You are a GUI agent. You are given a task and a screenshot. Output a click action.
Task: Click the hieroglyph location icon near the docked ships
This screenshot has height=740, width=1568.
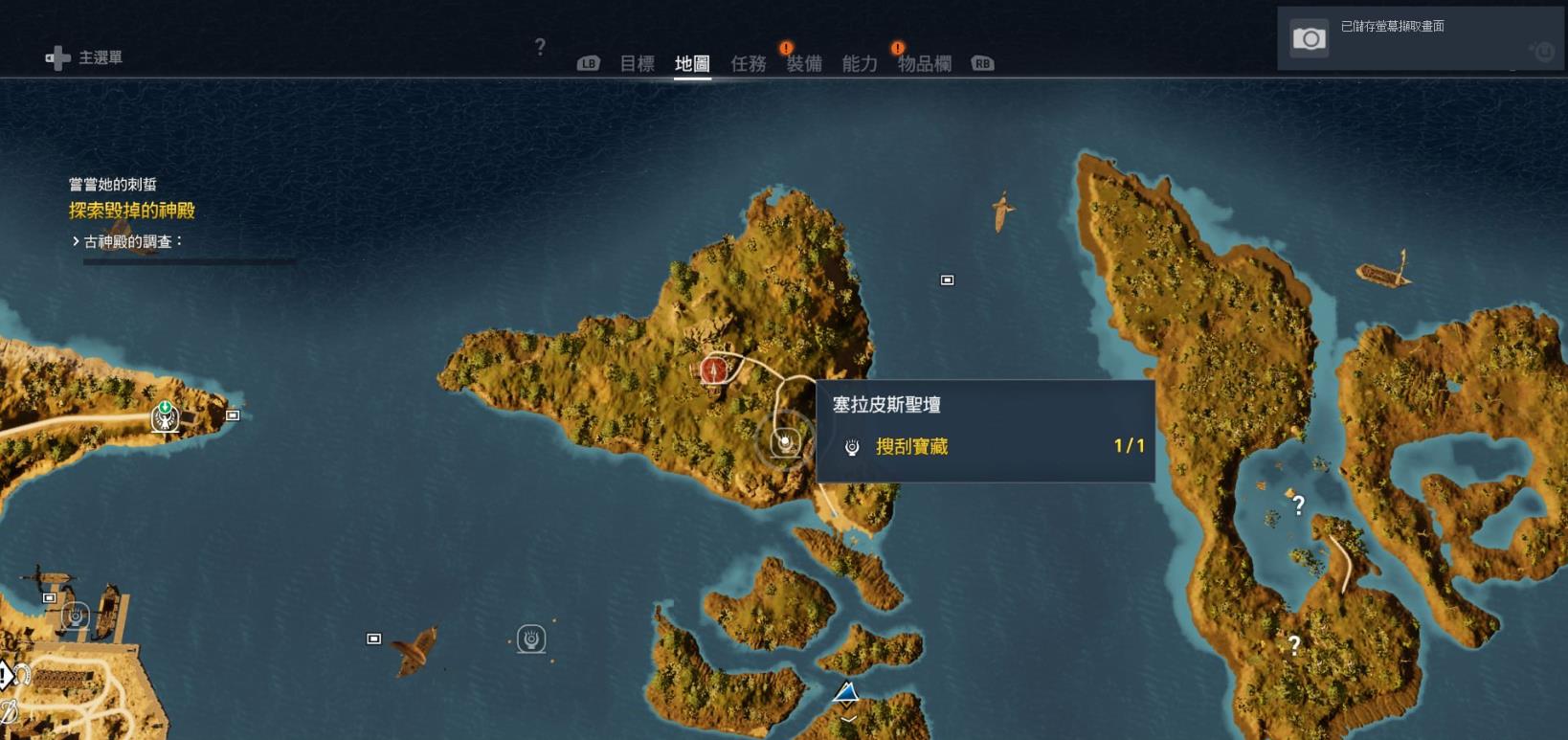click(76, 616)
